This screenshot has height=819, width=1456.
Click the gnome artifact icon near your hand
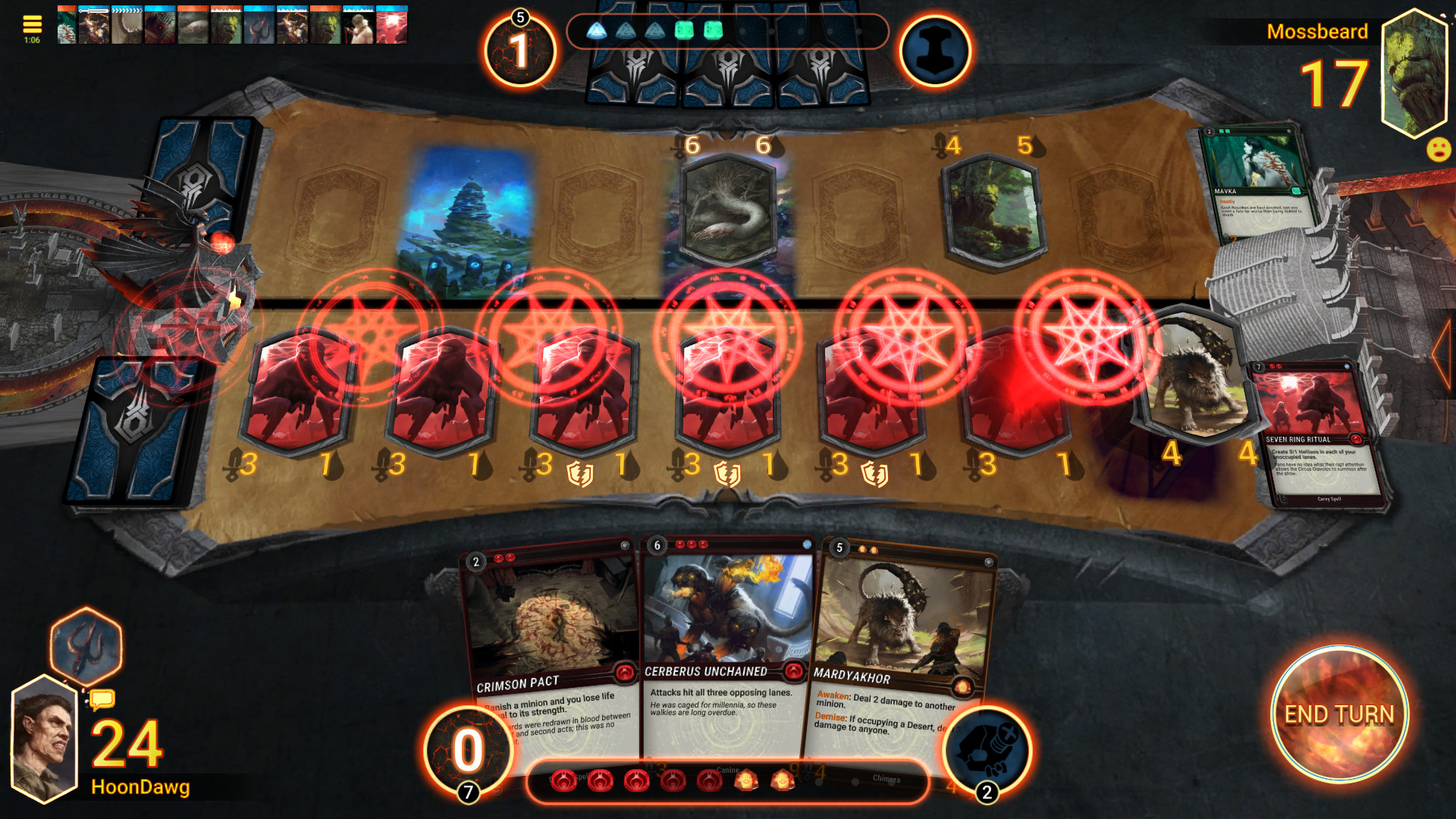(987, 743)
